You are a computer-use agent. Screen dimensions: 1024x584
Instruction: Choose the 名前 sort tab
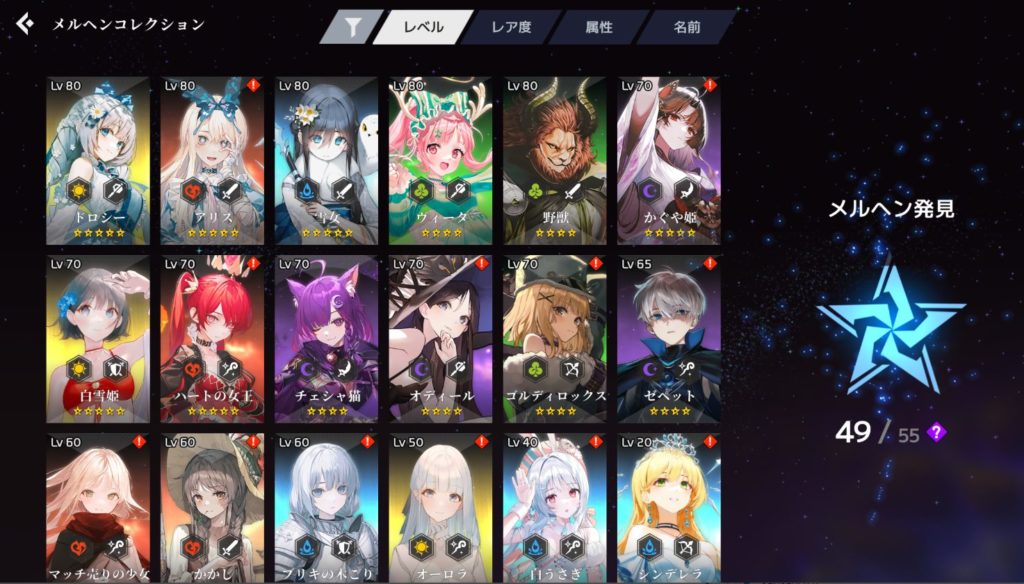tap(686, 28)
